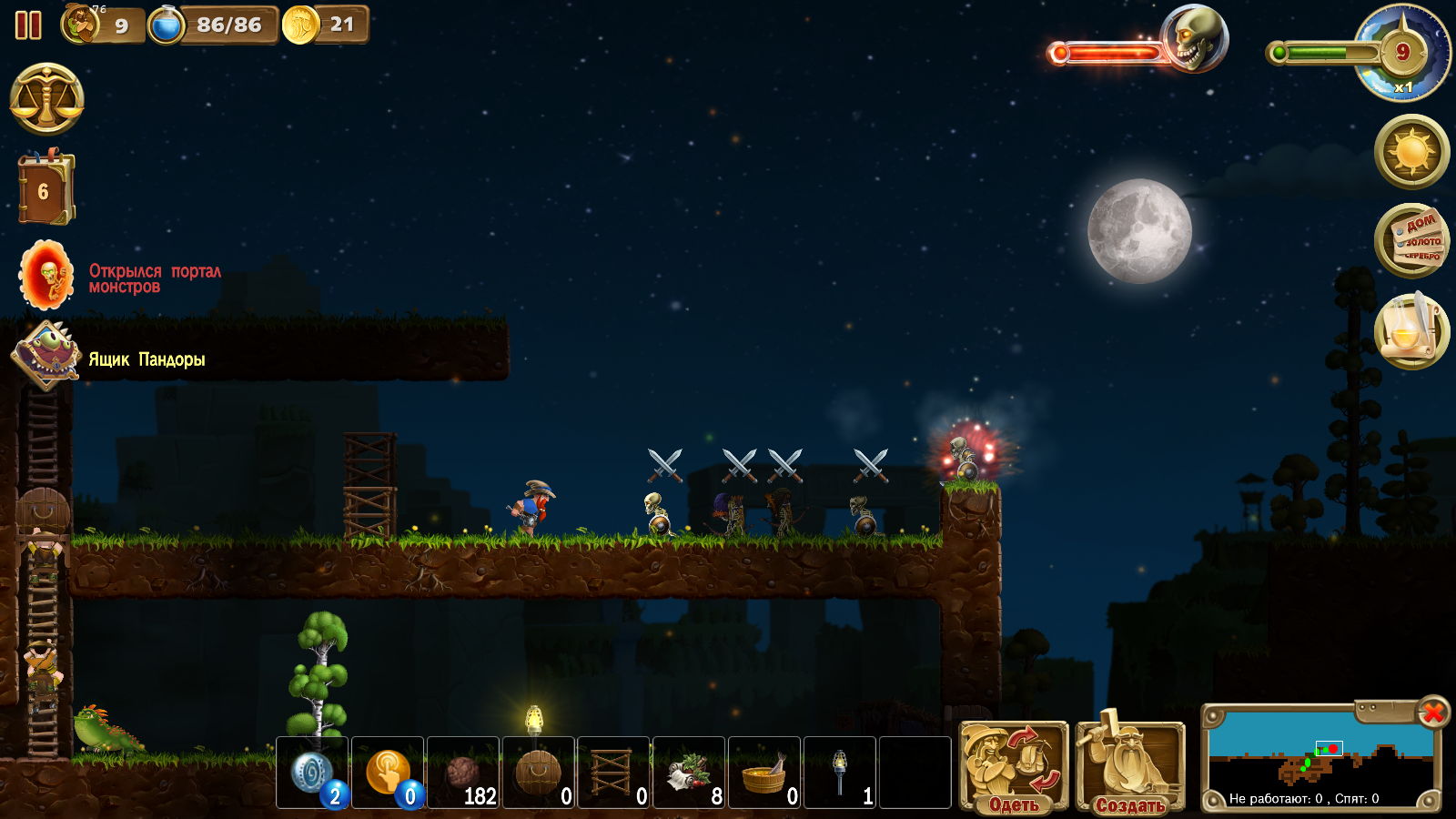This screenshot has height=819, width=1456.
Task: Choose the wooden bowl hotbar slot
Action: coord(765,773)
